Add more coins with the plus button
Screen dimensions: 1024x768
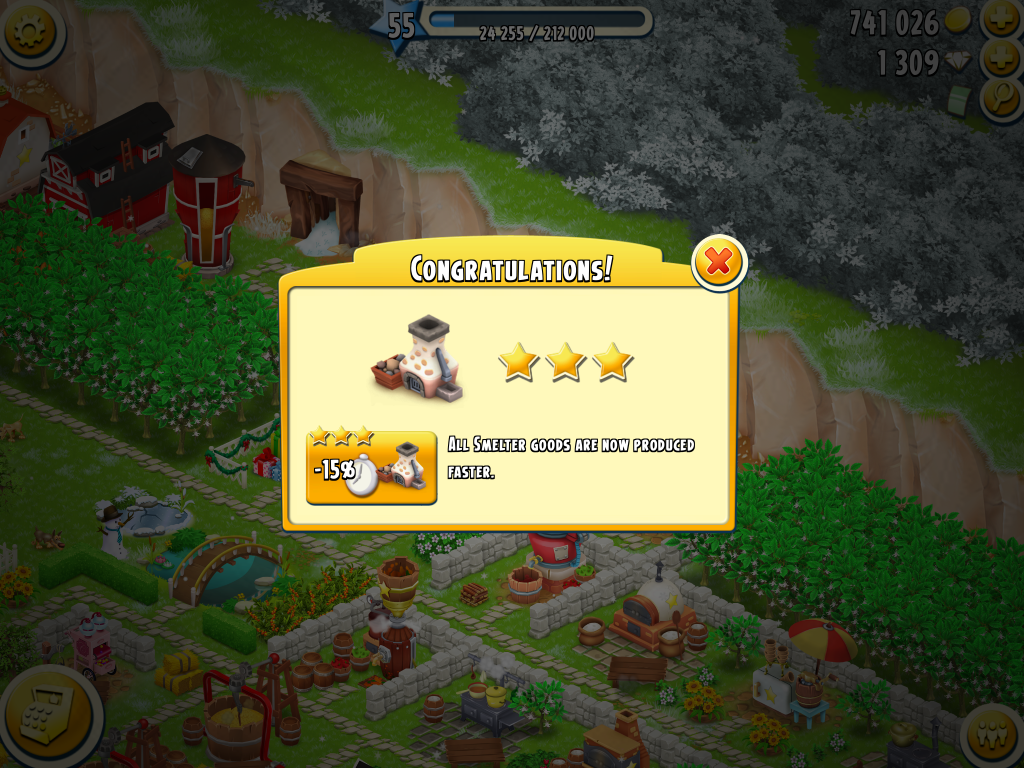(1000, 20)
